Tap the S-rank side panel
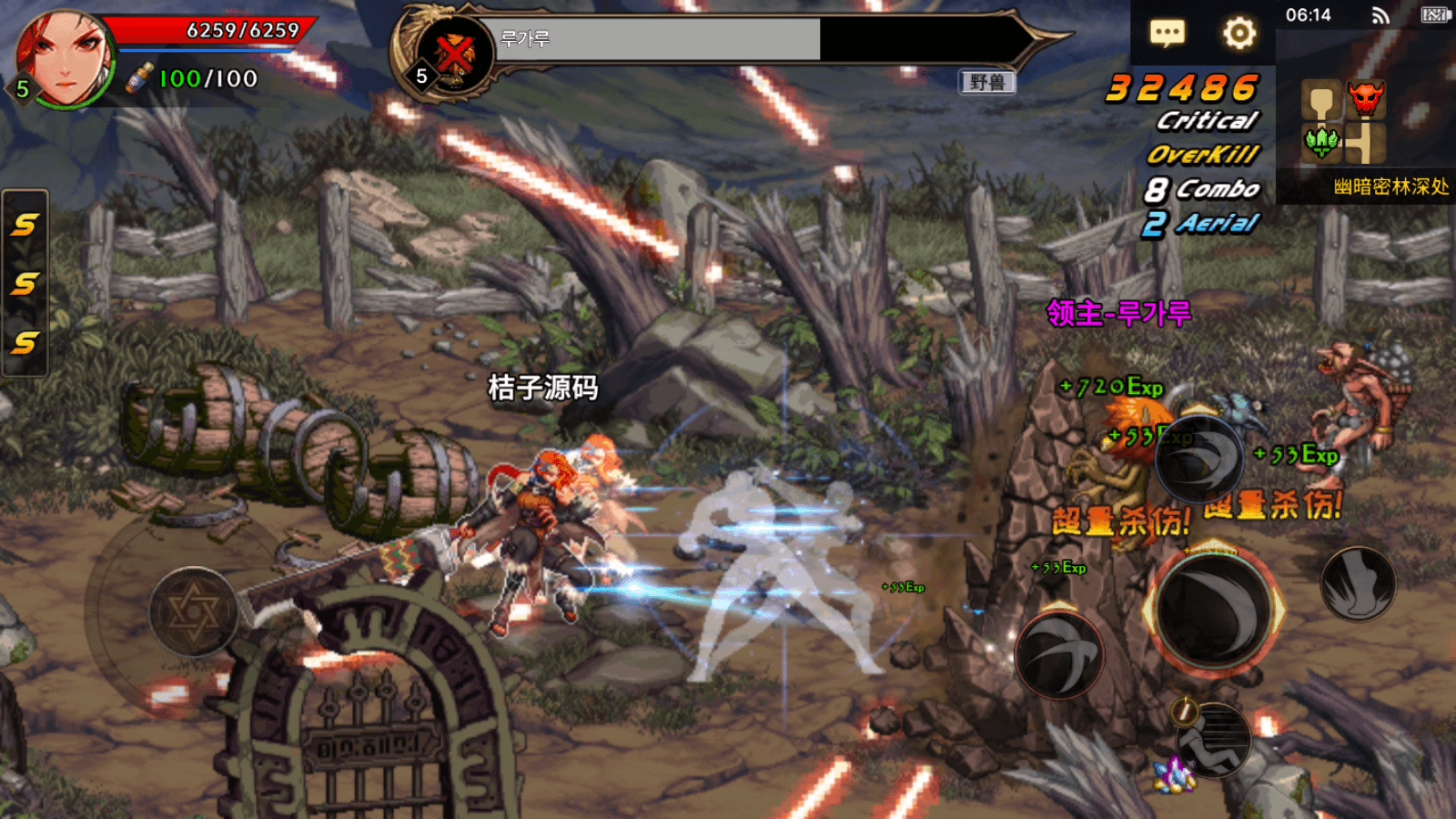This screenshot has width=1456, height=819. click(25, 283)
